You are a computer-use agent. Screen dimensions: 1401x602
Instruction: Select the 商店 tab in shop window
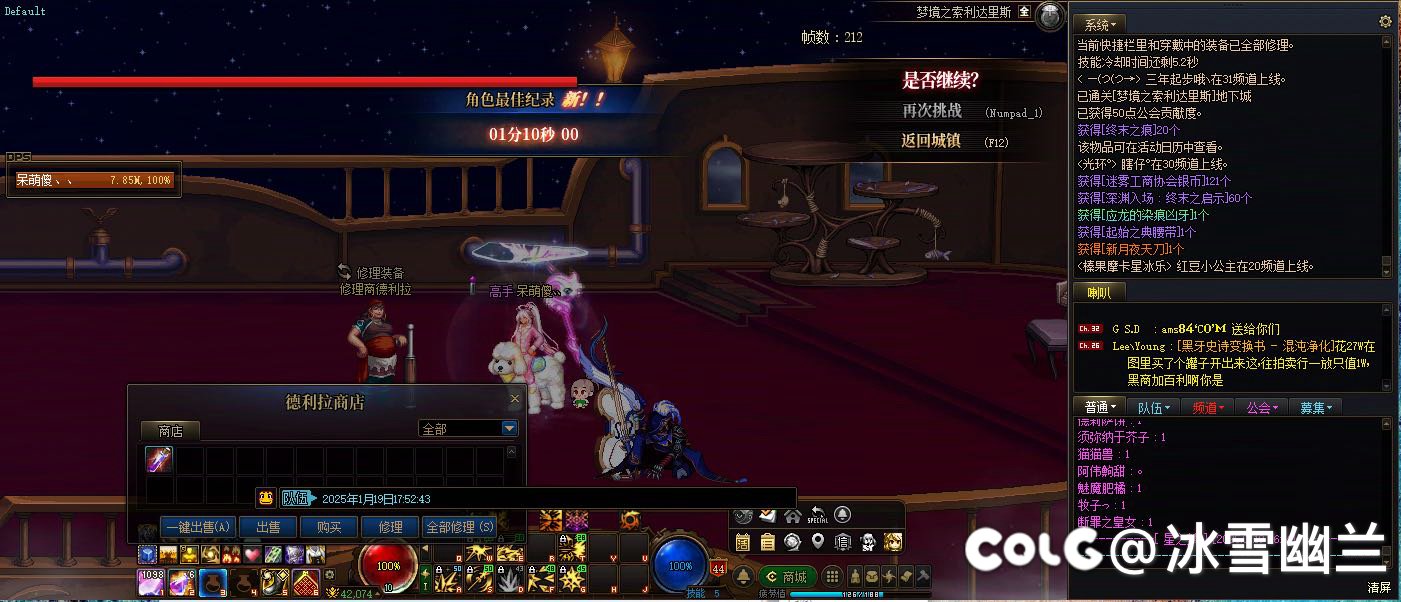[x=170, y=431]
